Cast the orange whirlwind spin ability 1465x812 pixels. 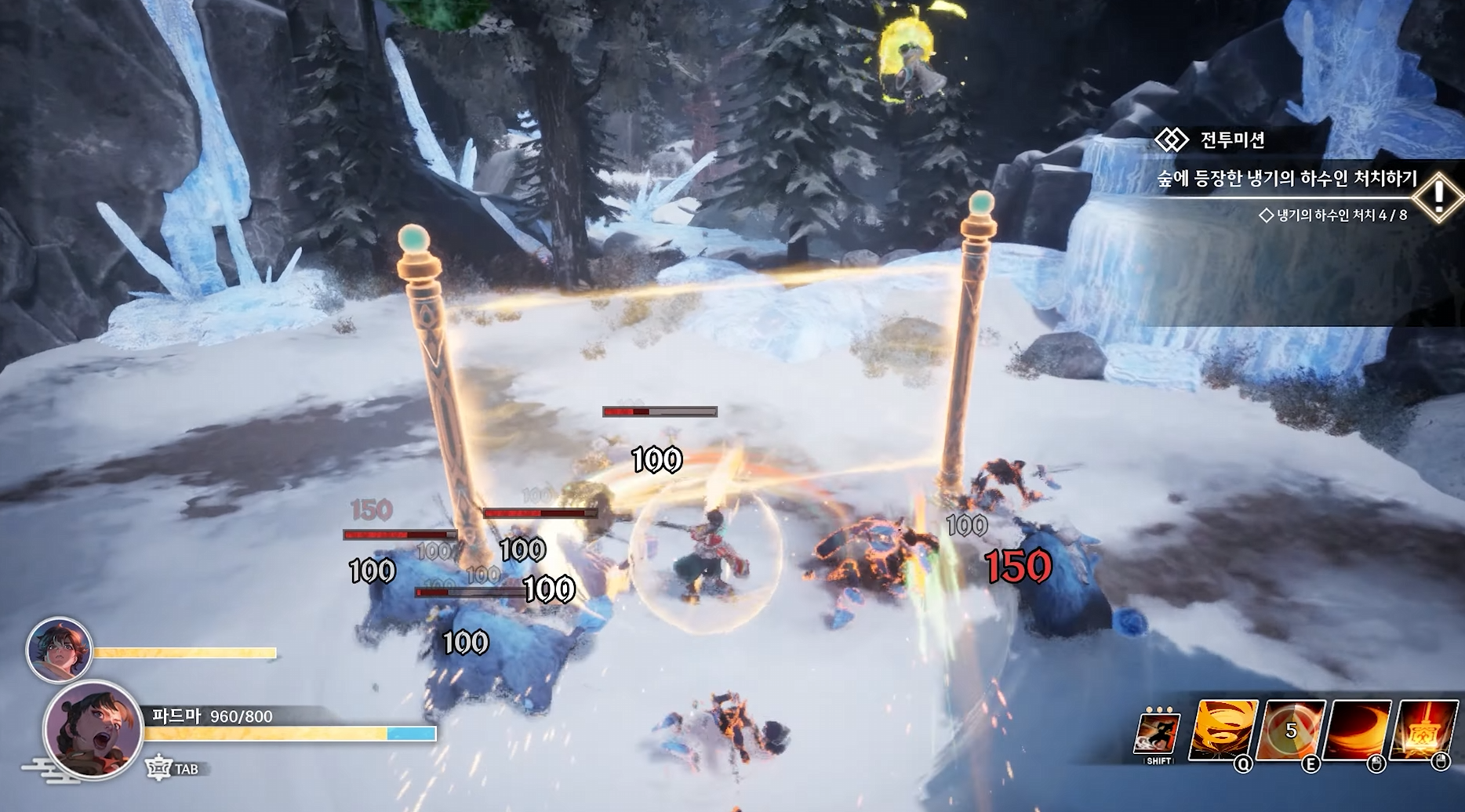pyautogui.click(x=1223, y=730)
